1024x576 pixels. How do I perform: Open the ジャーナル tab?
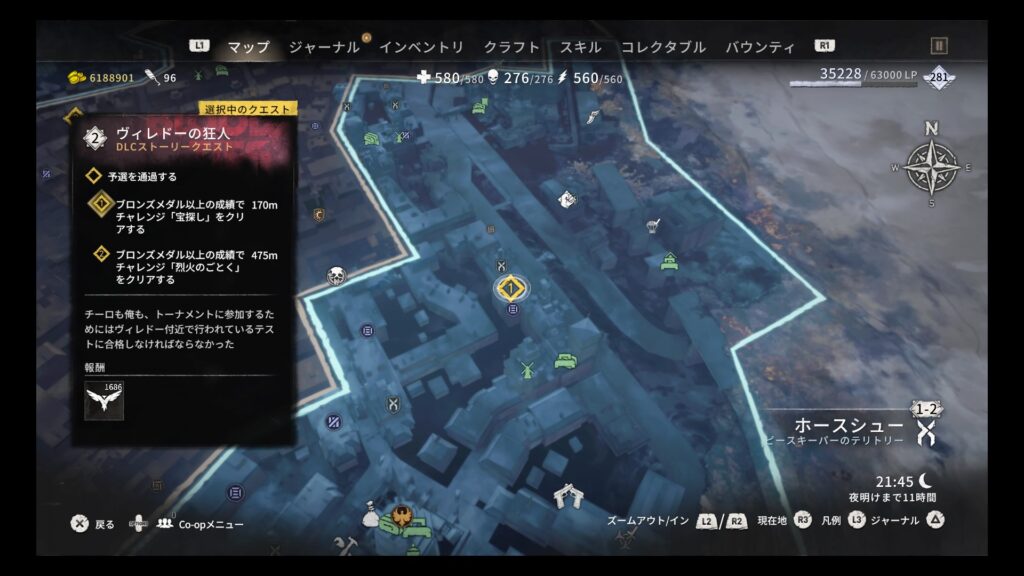coord(323,47)
